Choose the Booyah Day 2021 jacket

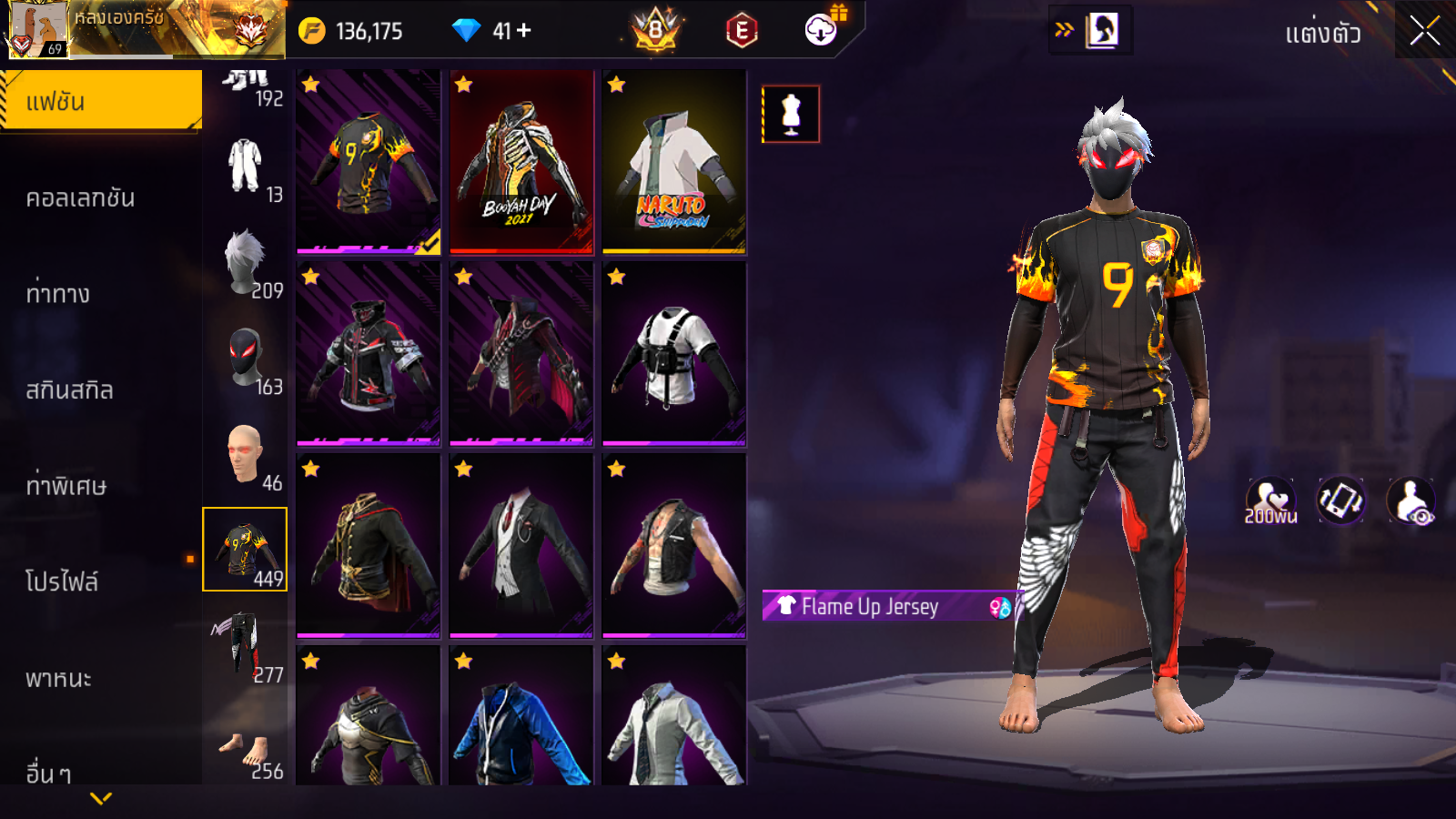[x=521, y=162]
